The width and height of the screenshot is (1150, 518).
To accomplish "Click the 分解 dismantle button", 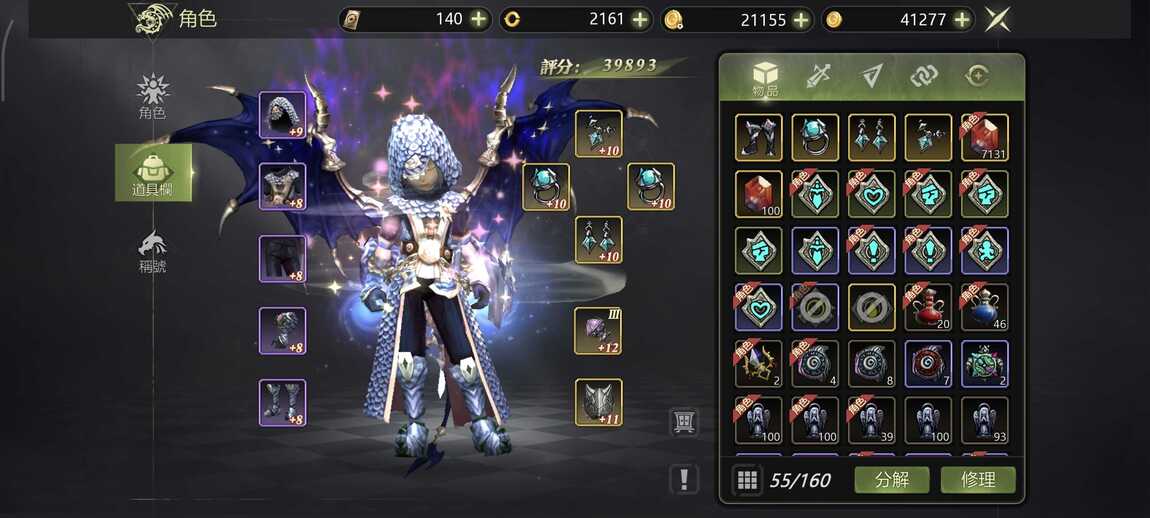I will coord(892,479).
